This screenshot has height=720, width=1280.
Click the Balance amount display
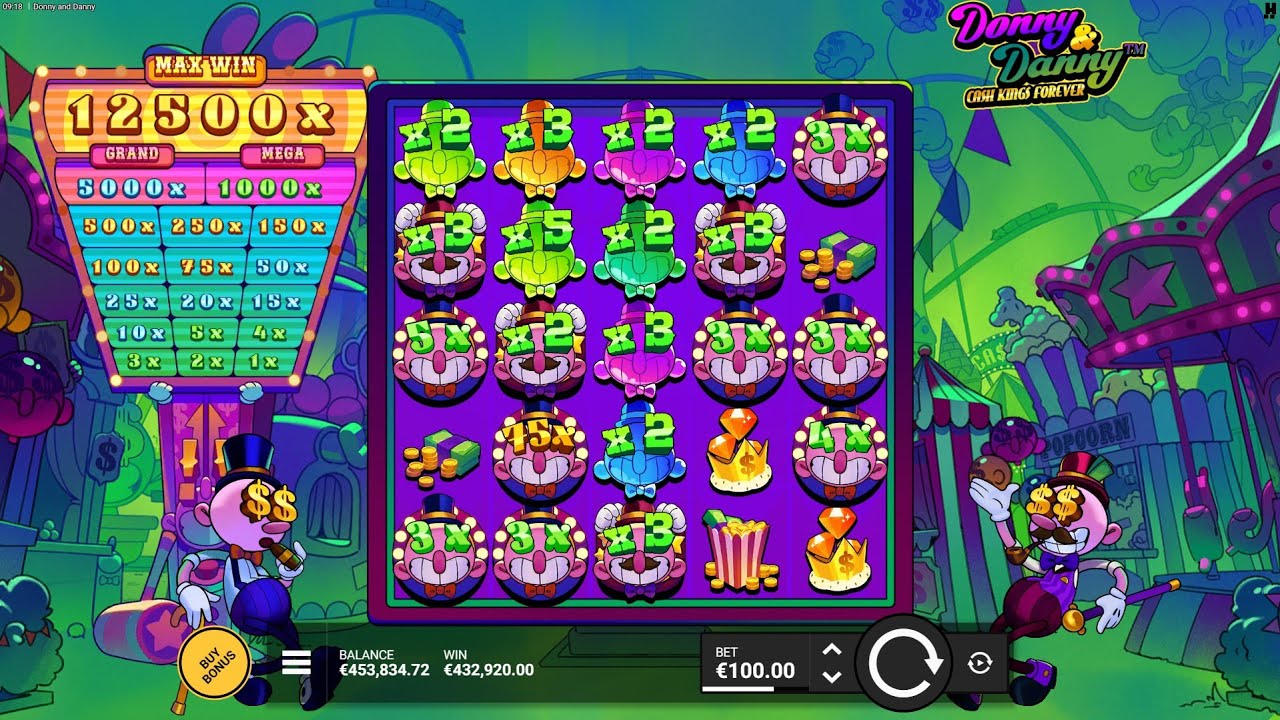[x=381, y=668]
